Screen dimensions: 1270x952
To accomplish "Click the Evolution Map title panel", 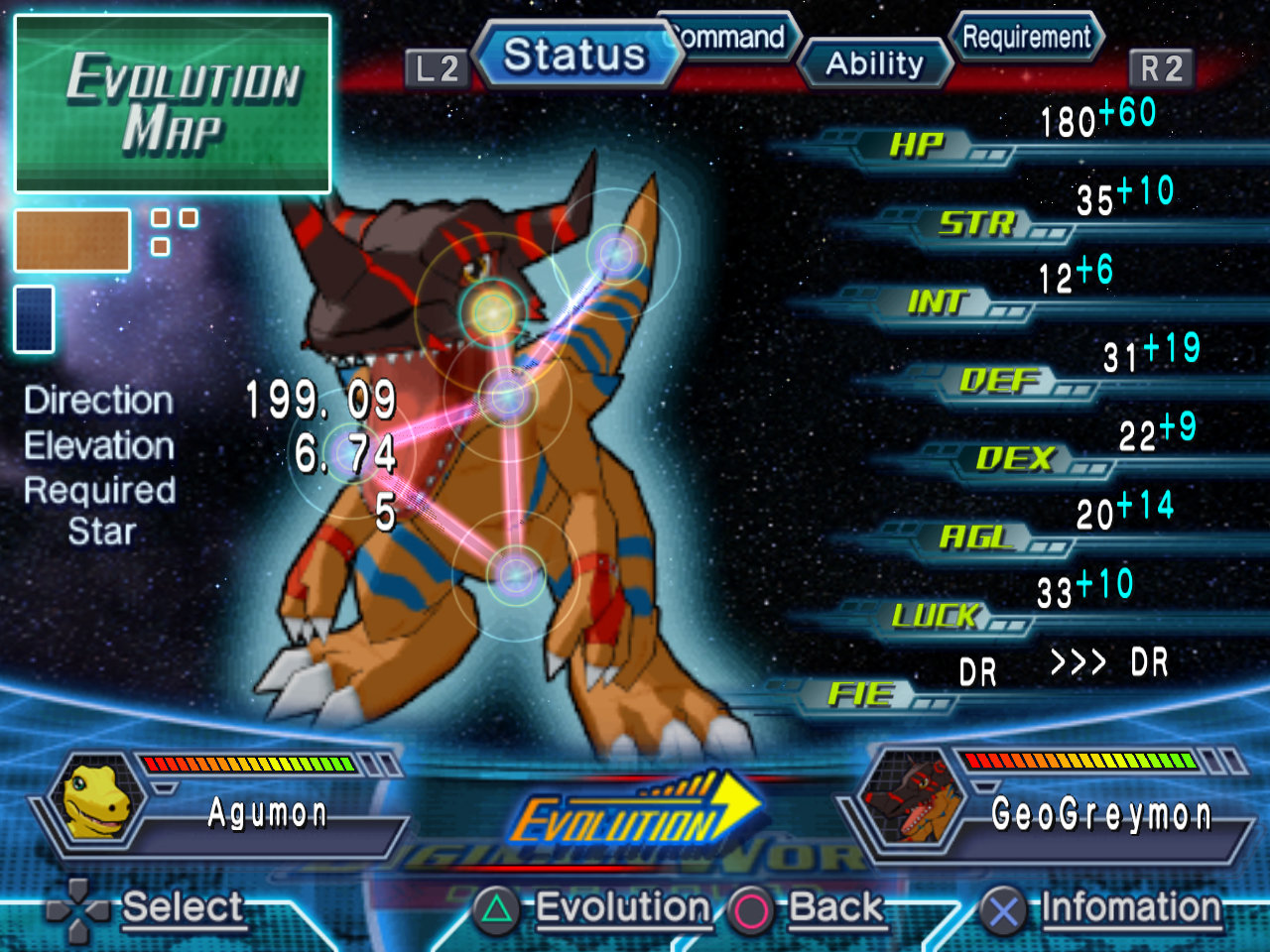I will coord(174,104).
